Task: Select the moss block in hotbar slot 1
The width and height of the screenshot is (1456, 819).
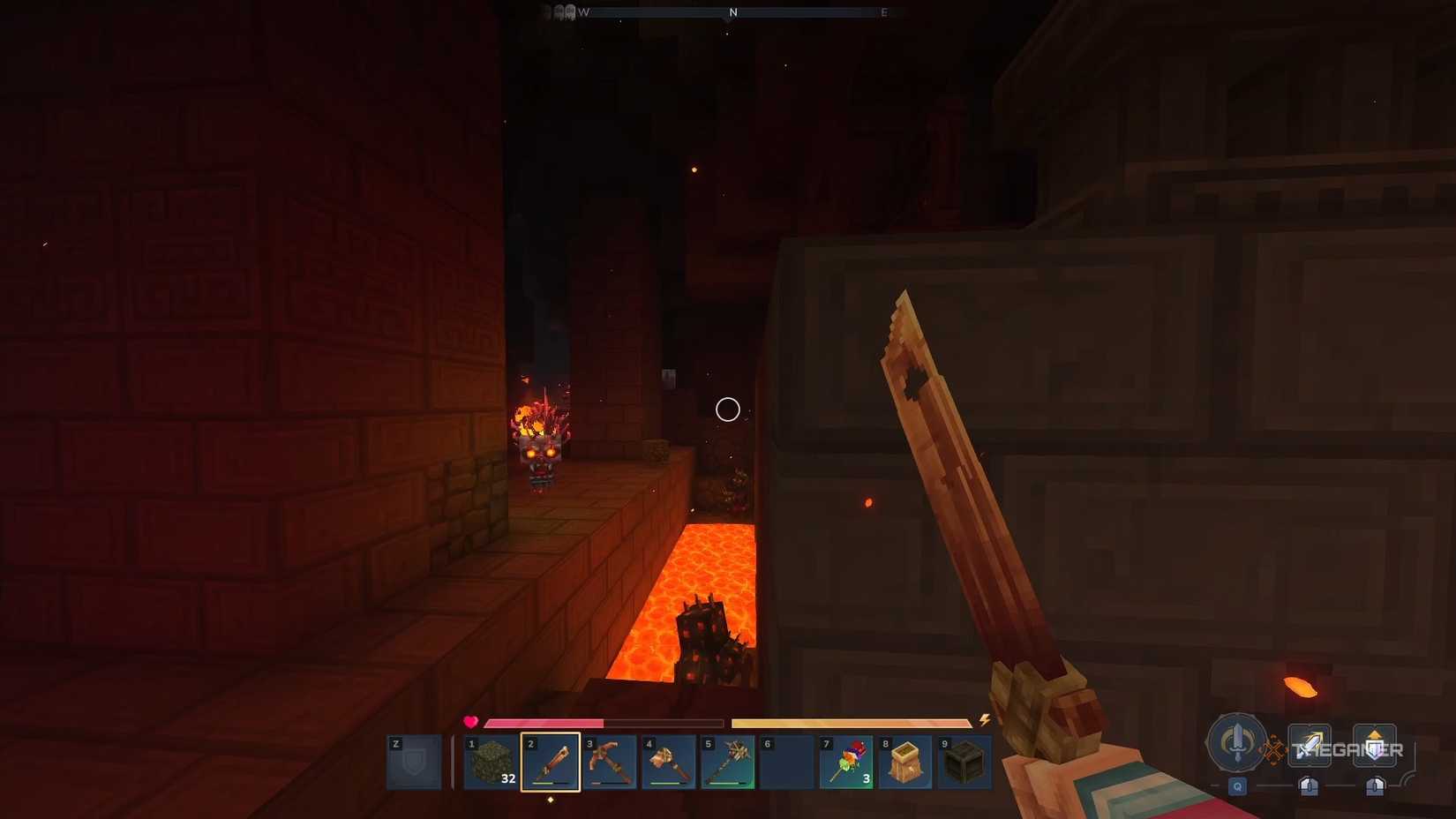Action: 492,761
